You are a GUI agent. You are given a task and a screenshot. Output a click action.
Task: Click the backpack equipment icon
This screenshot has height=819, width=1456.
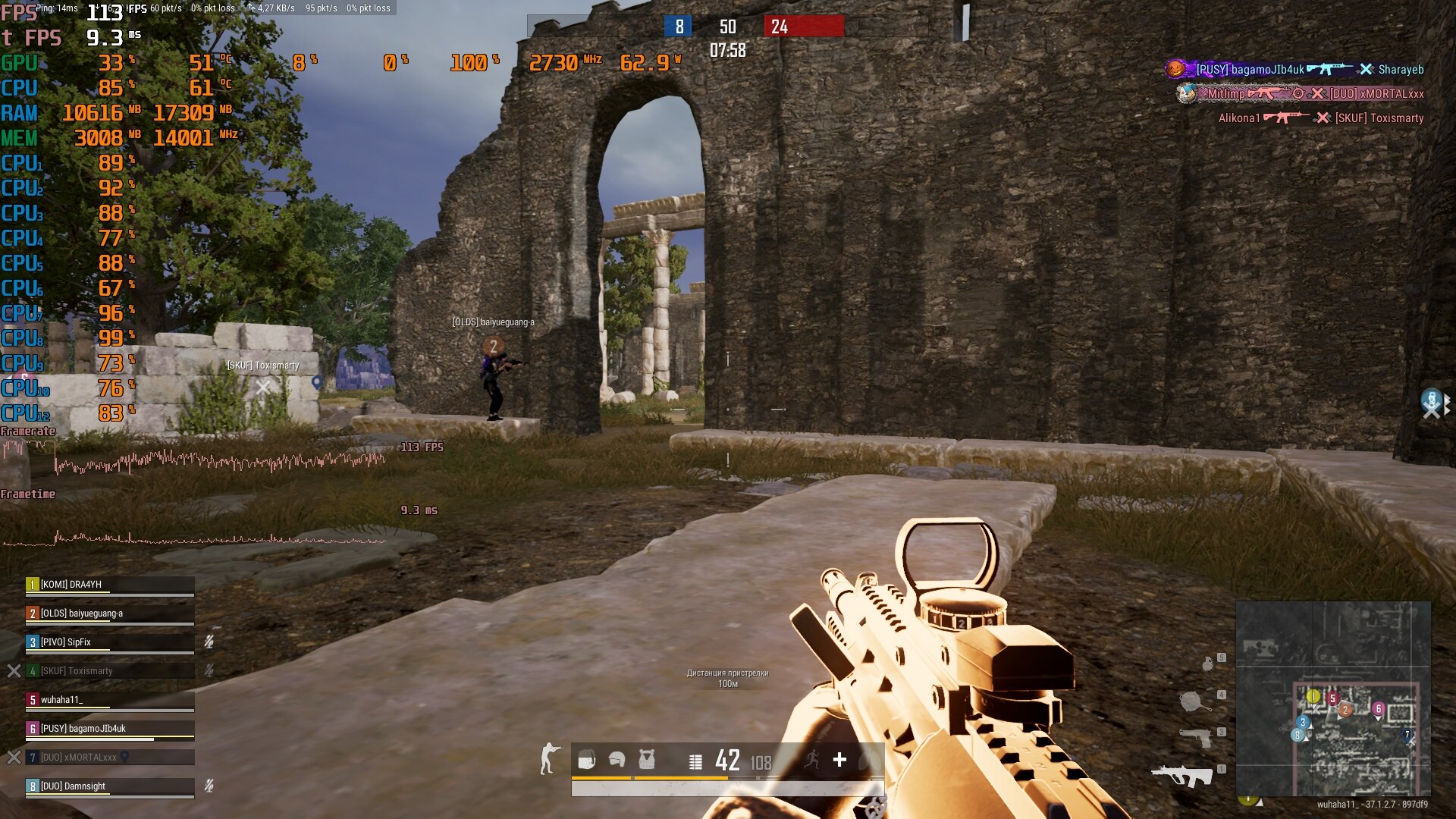586,759
